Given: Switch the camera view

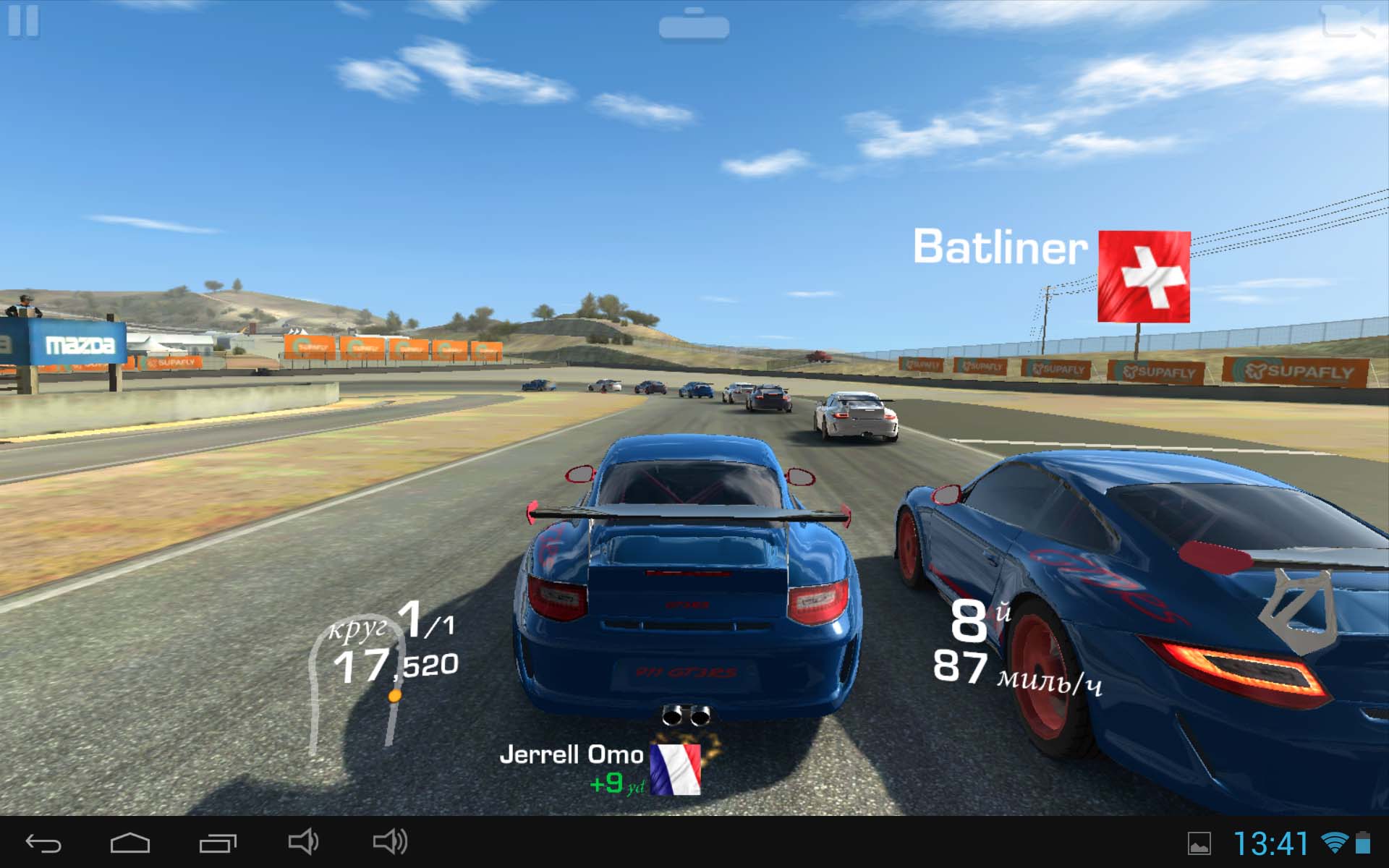Looking at the screenshot, I should pyautogui.click(x=1348, y=22).
